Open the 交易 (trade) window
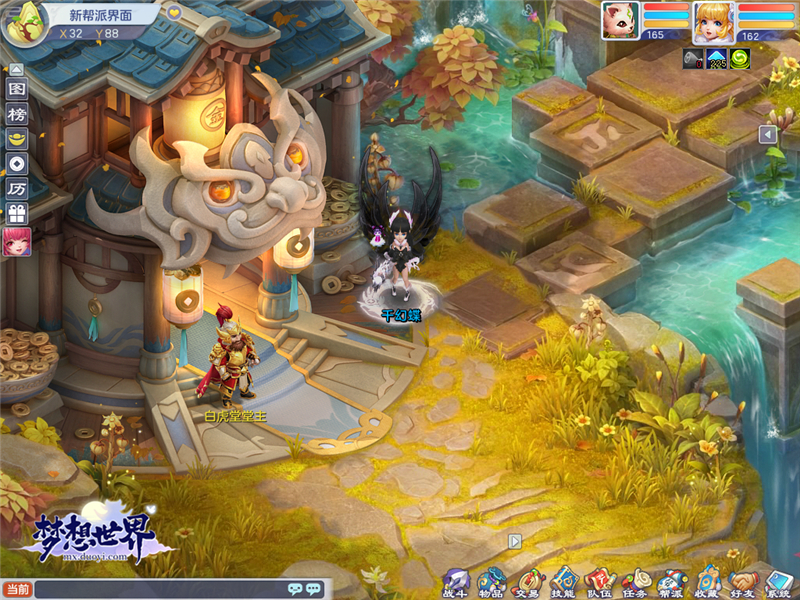The width and height of the screenshot is (800, 600). point(526,581)
